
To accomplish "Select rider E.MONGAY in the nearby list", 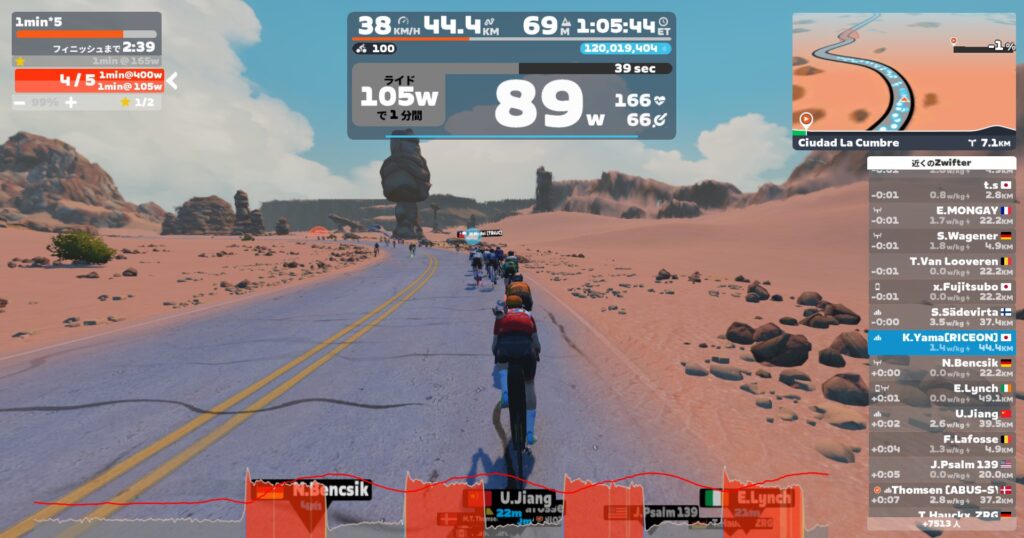I will click(x=941, y=215).
